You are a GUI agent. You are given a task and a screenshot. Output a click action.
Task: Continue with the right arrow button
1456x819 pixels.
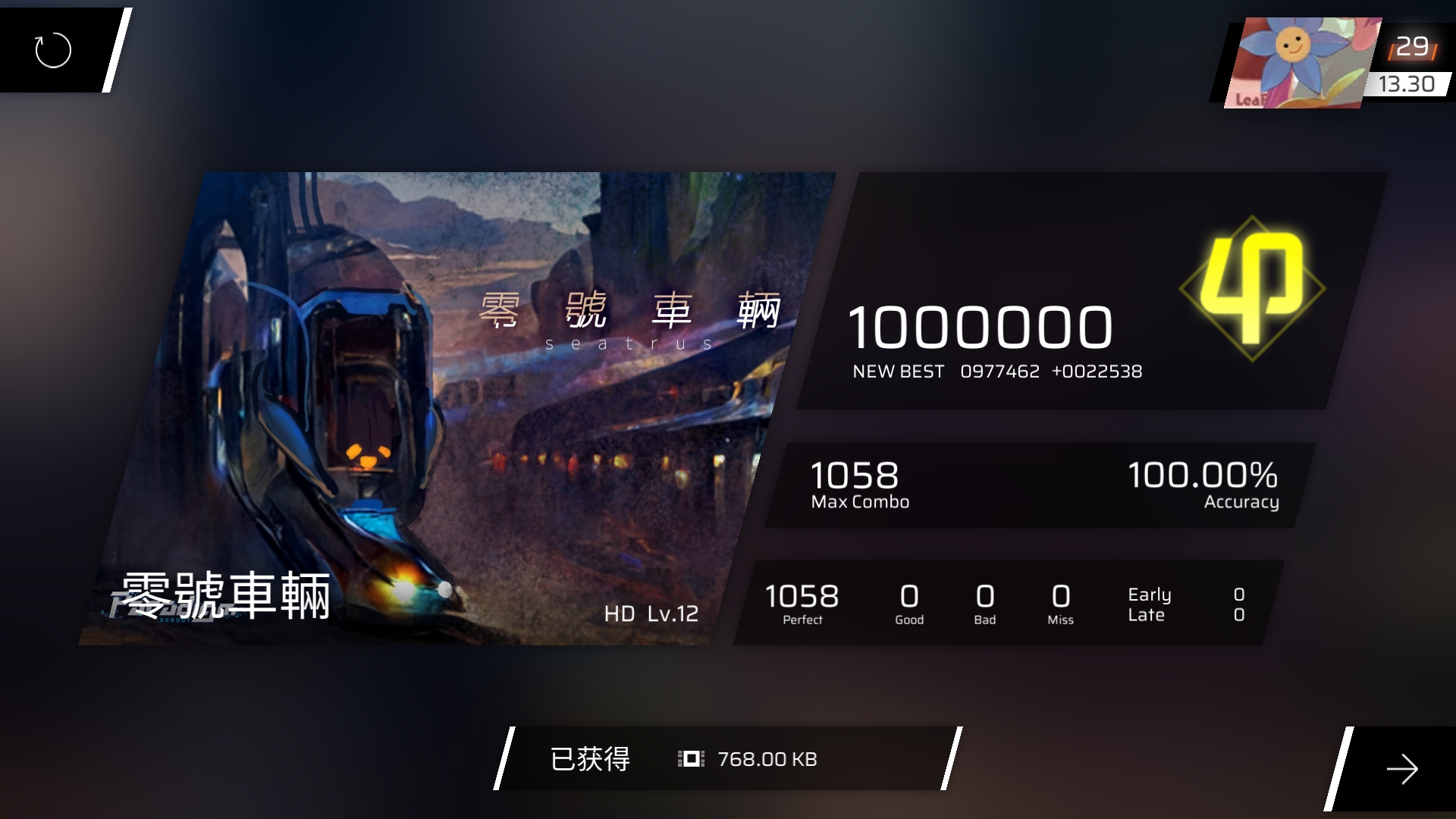pos(1401,769)
